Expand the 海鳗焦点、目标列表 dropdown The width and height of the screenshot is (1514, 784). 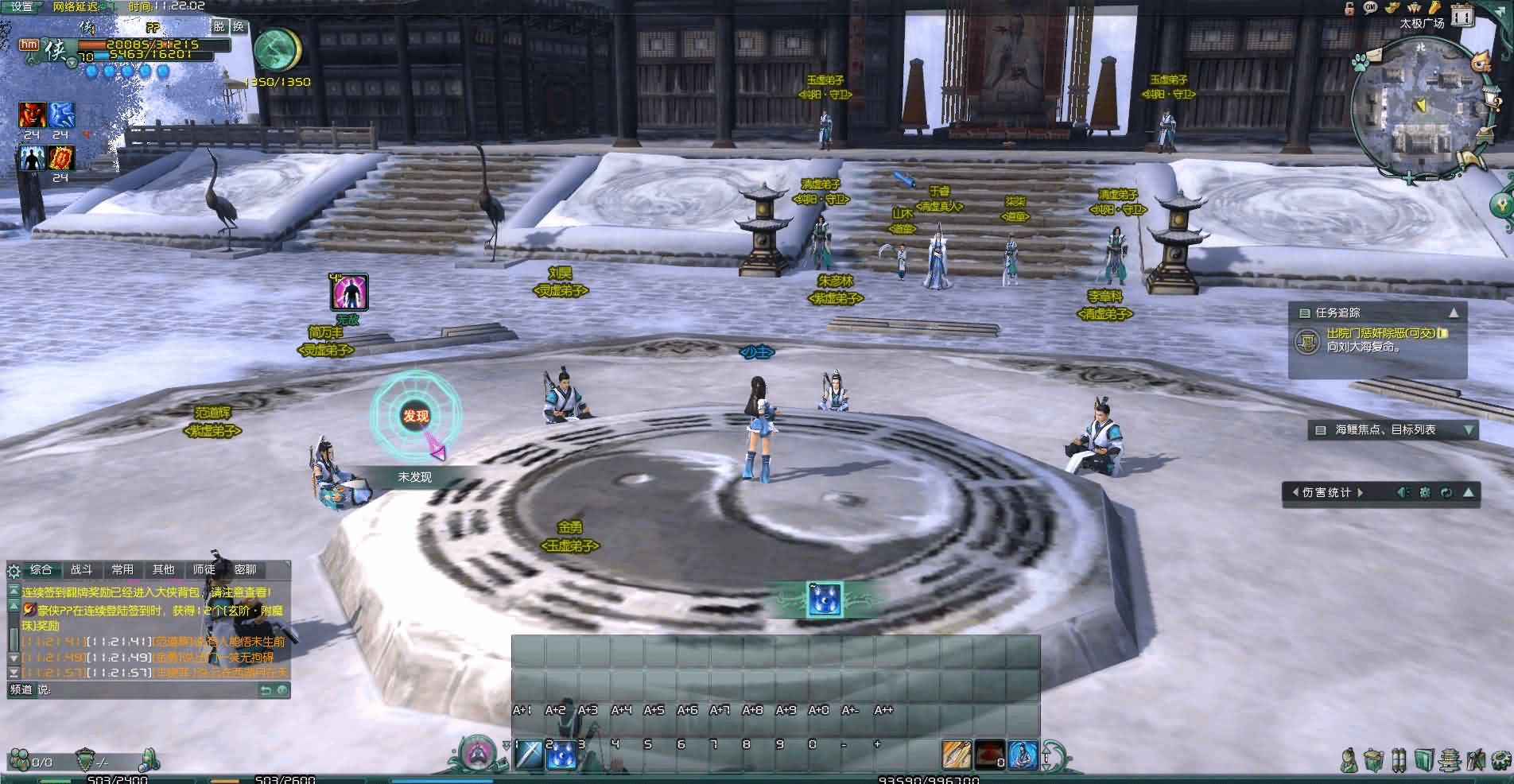tap(1468, 430)
